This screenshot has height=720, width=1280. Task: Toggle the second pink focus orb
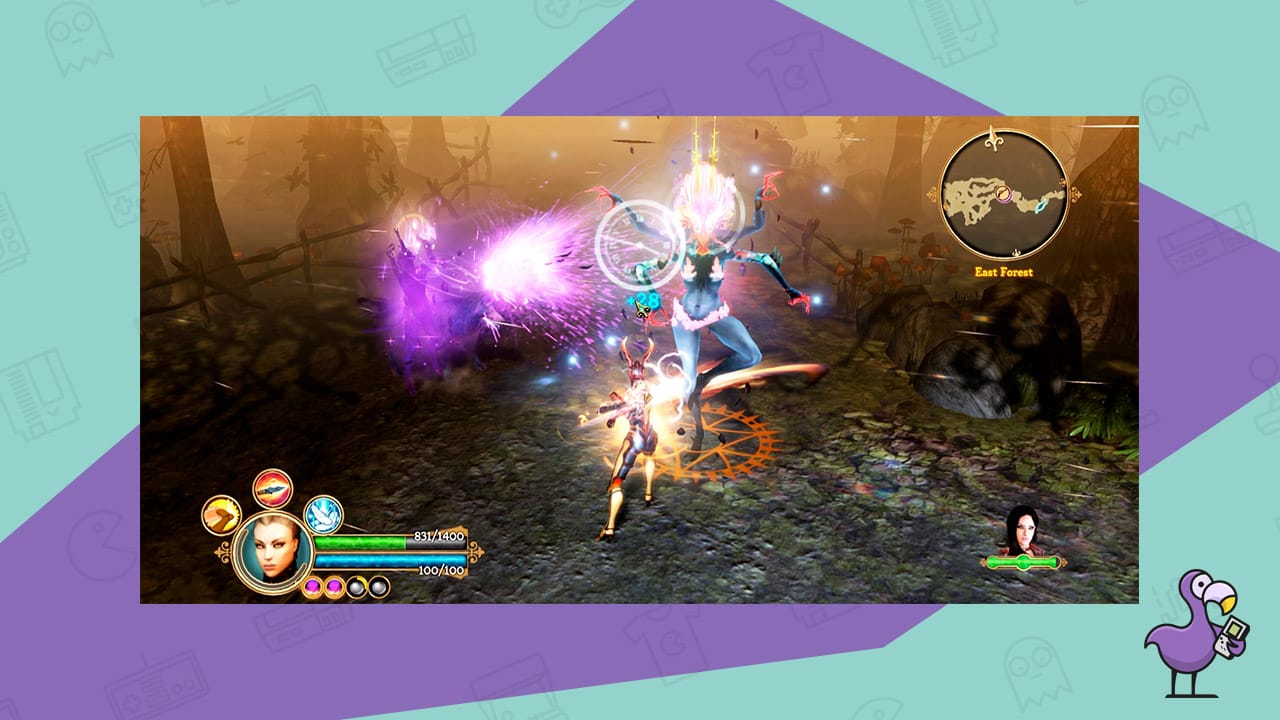click(x=334, y=586)
